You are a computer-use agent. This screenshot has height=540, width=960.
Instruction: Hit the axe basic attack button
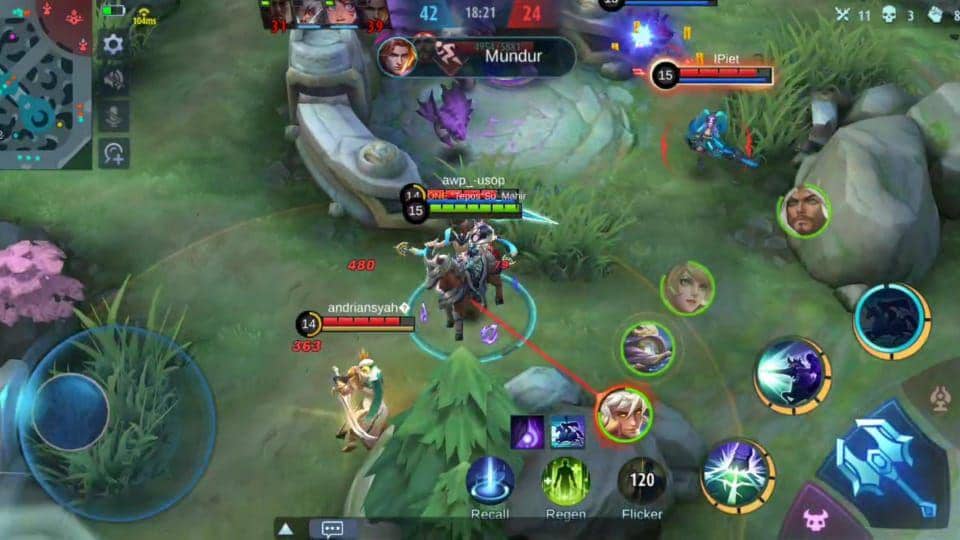(x=882, y=463)
